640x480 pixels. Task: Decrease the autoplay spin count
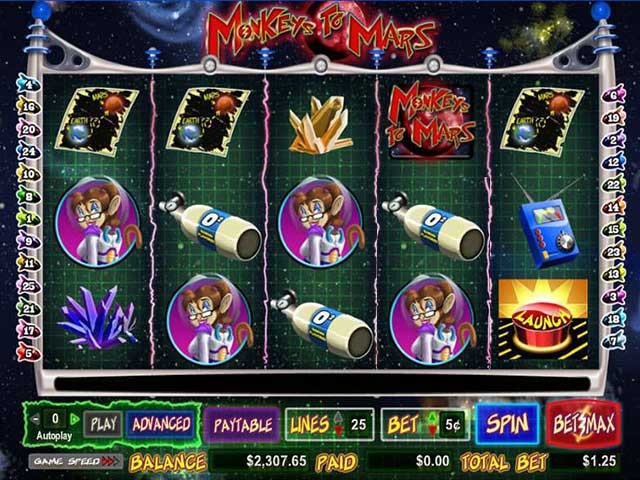coord(36,419)
